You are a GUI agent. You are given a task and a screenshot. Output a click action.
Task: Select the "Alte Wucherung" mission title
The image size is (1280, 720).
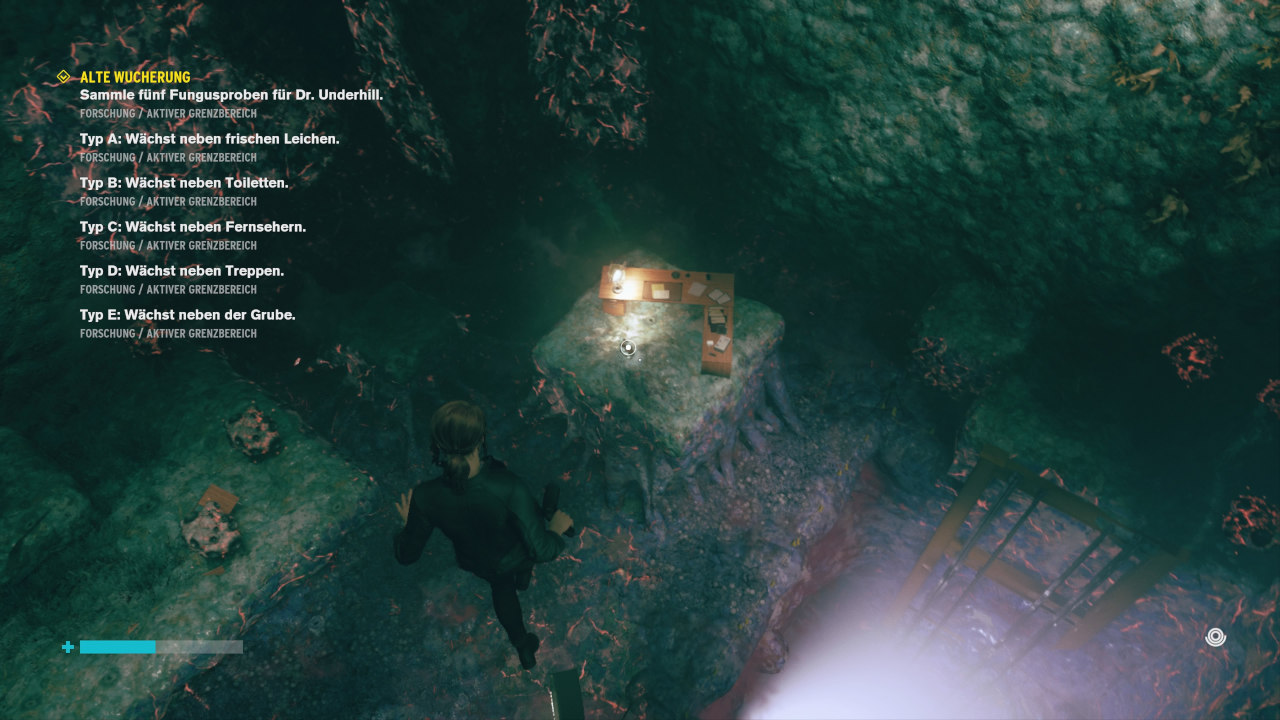coord(135,77)
